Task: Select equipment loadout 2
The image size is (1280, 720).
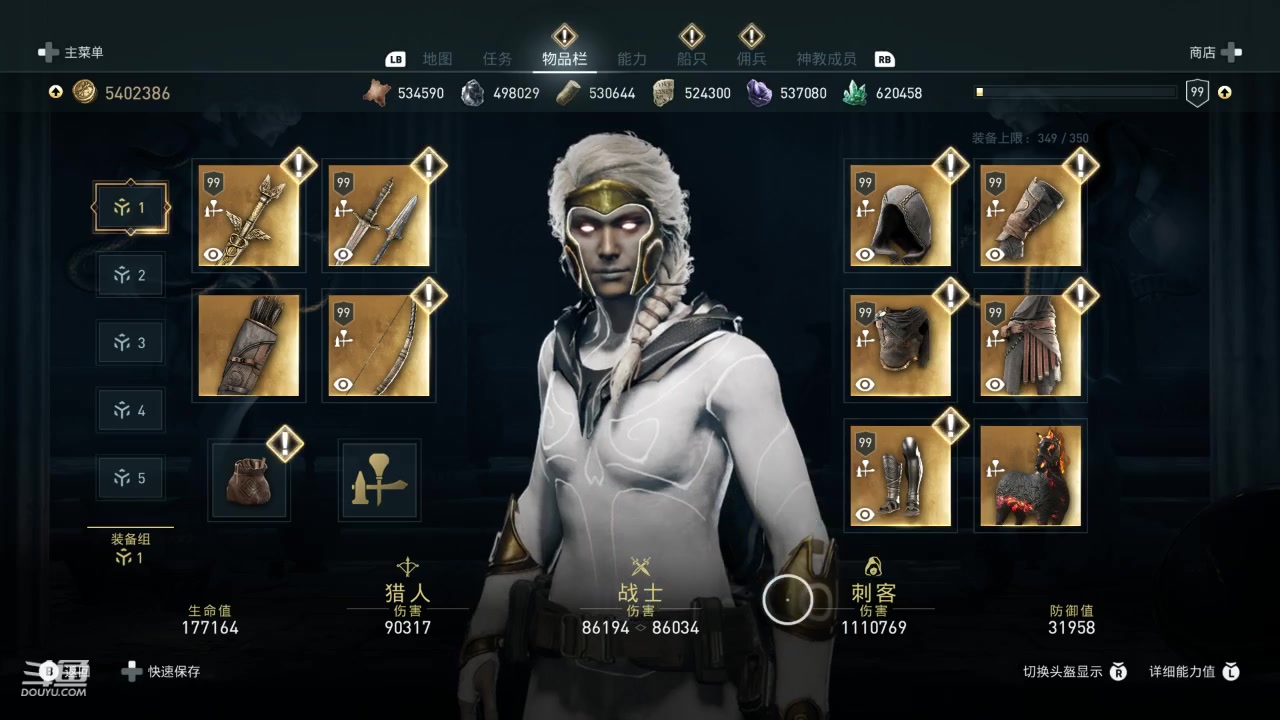Action: pos(130,275)
